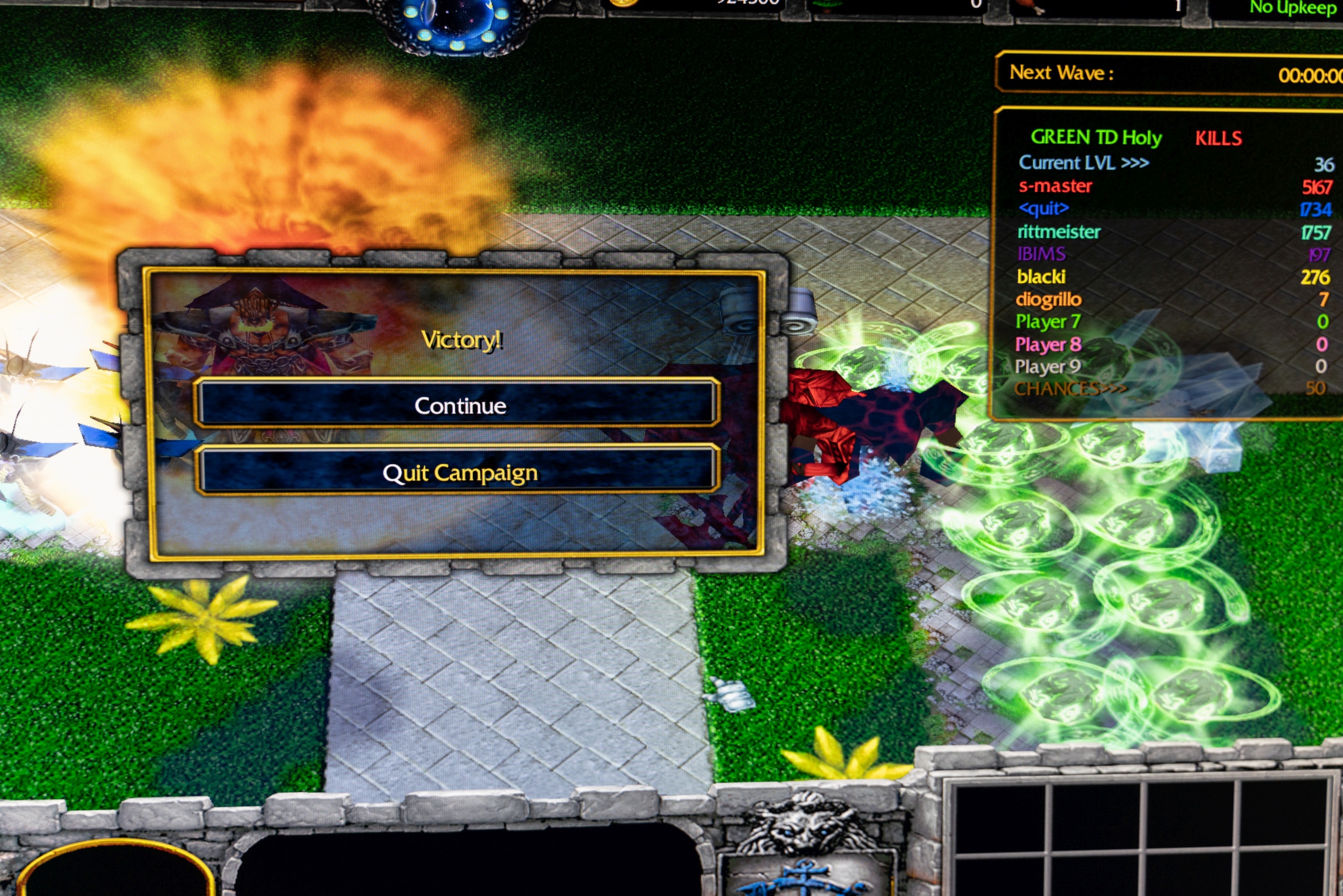
Task: Select rittmeister row on the kills leaderboard
Action: [1058, 232]
